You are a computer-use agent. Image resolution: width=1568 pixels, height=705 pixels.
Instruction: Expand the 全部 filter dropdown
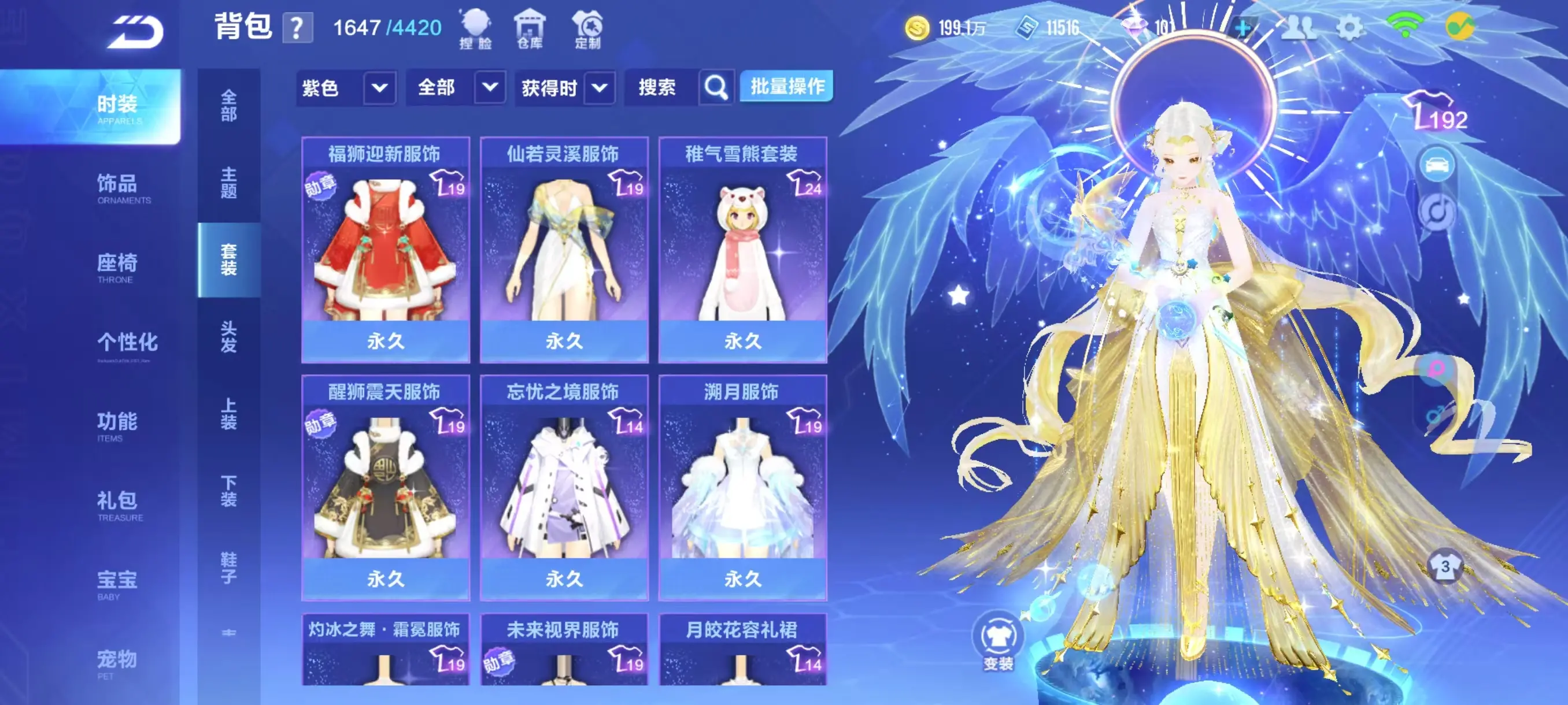pyautogui.click(x=489, y=88)
